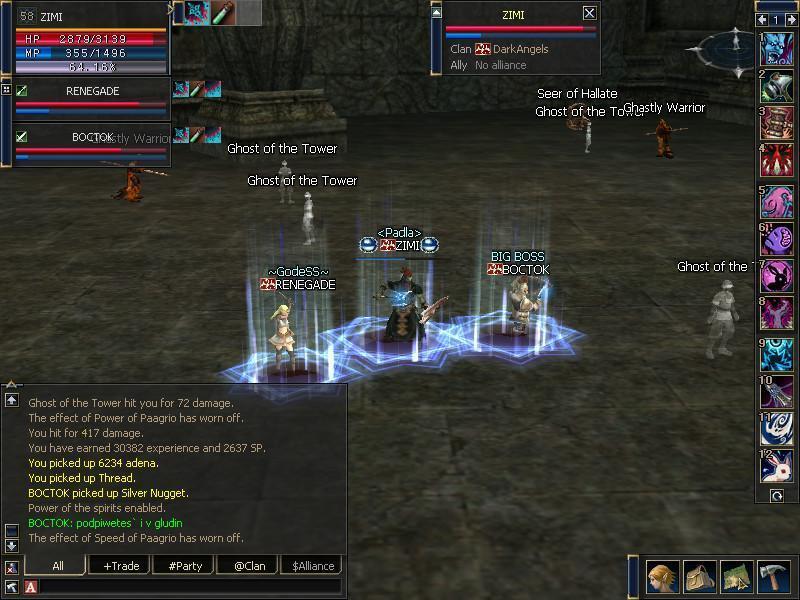Show the @Clan chat tab
Screen dimensions: 800x600
pyautogui.click(x=248, y=565)
